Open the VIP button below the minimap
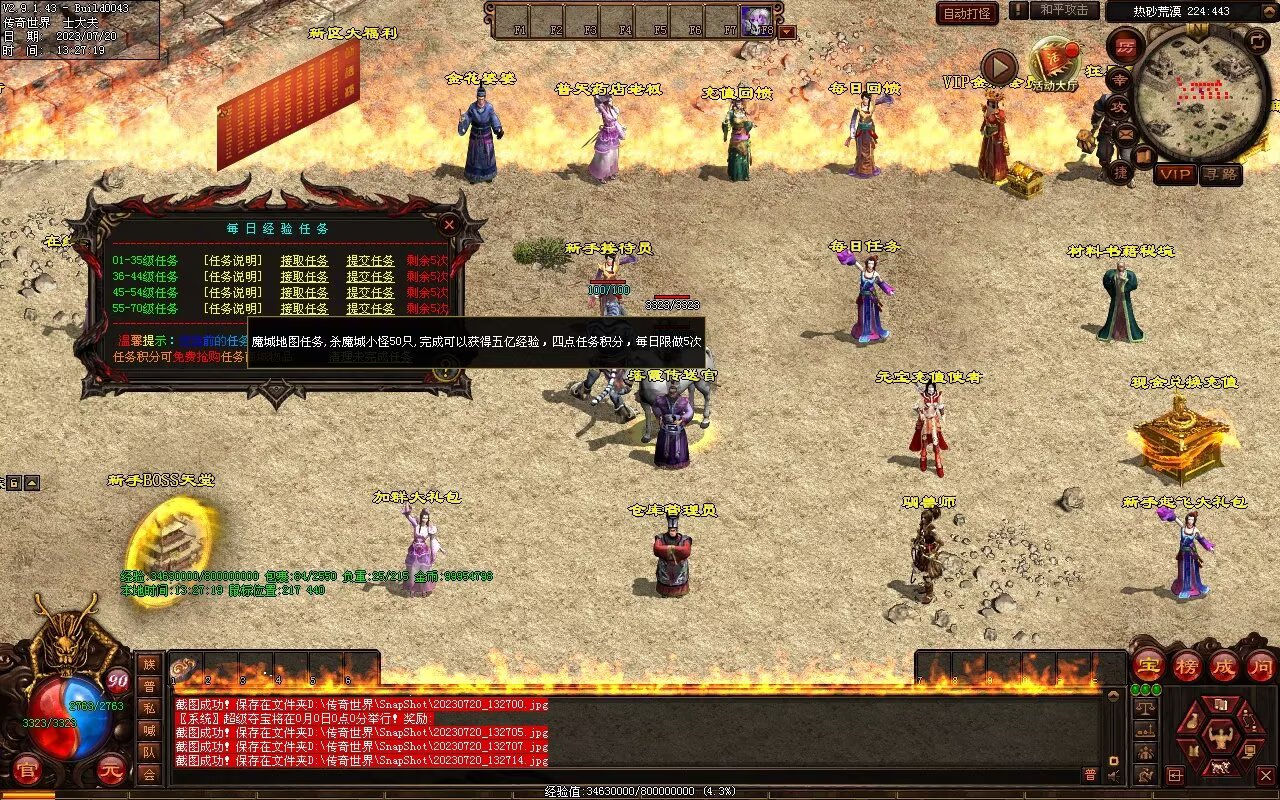This screenshot has height=800, width=1280. pos(1175,174)
